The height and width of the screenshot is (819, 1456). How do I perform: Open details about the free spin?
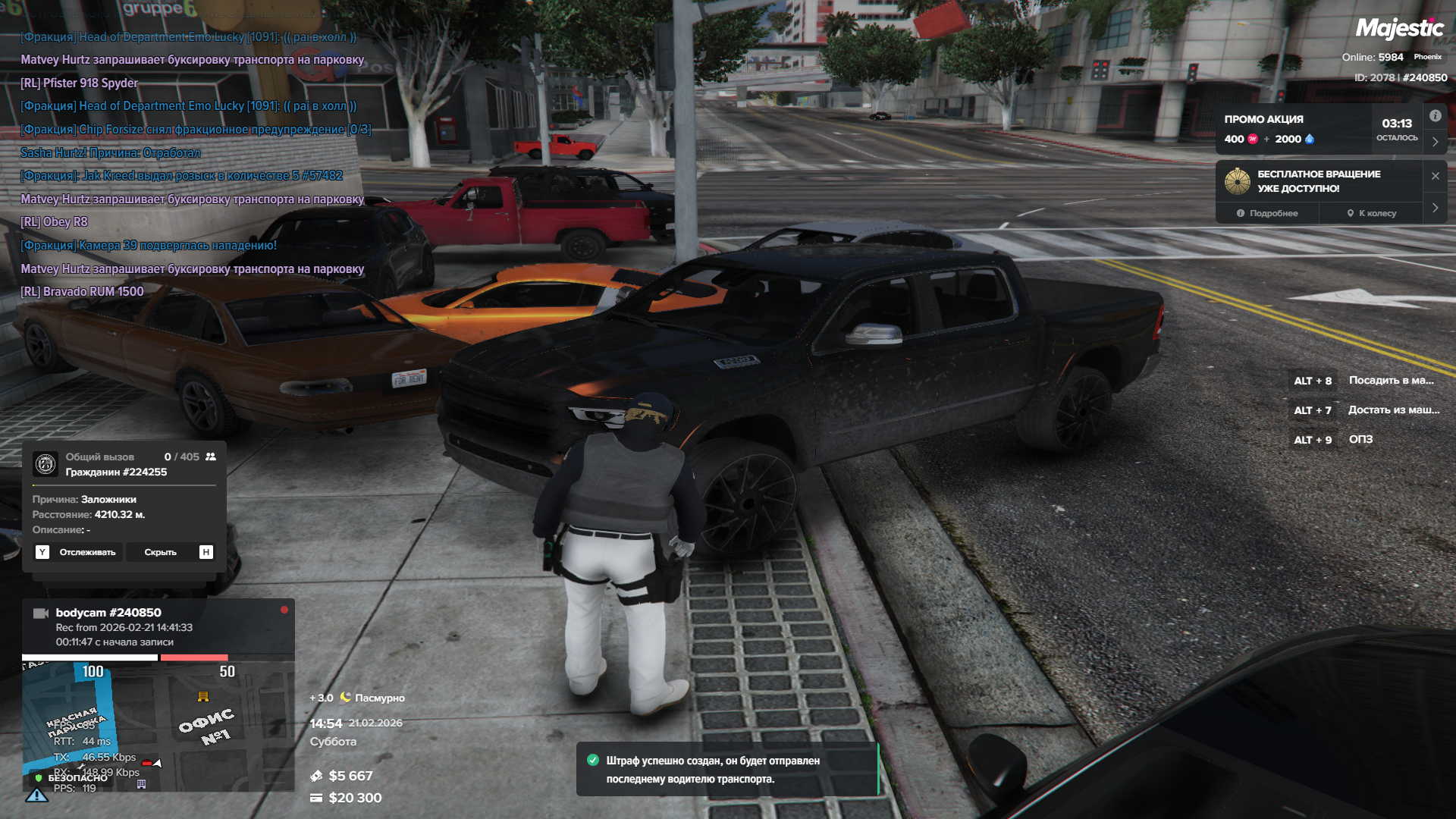point(1267,213)
